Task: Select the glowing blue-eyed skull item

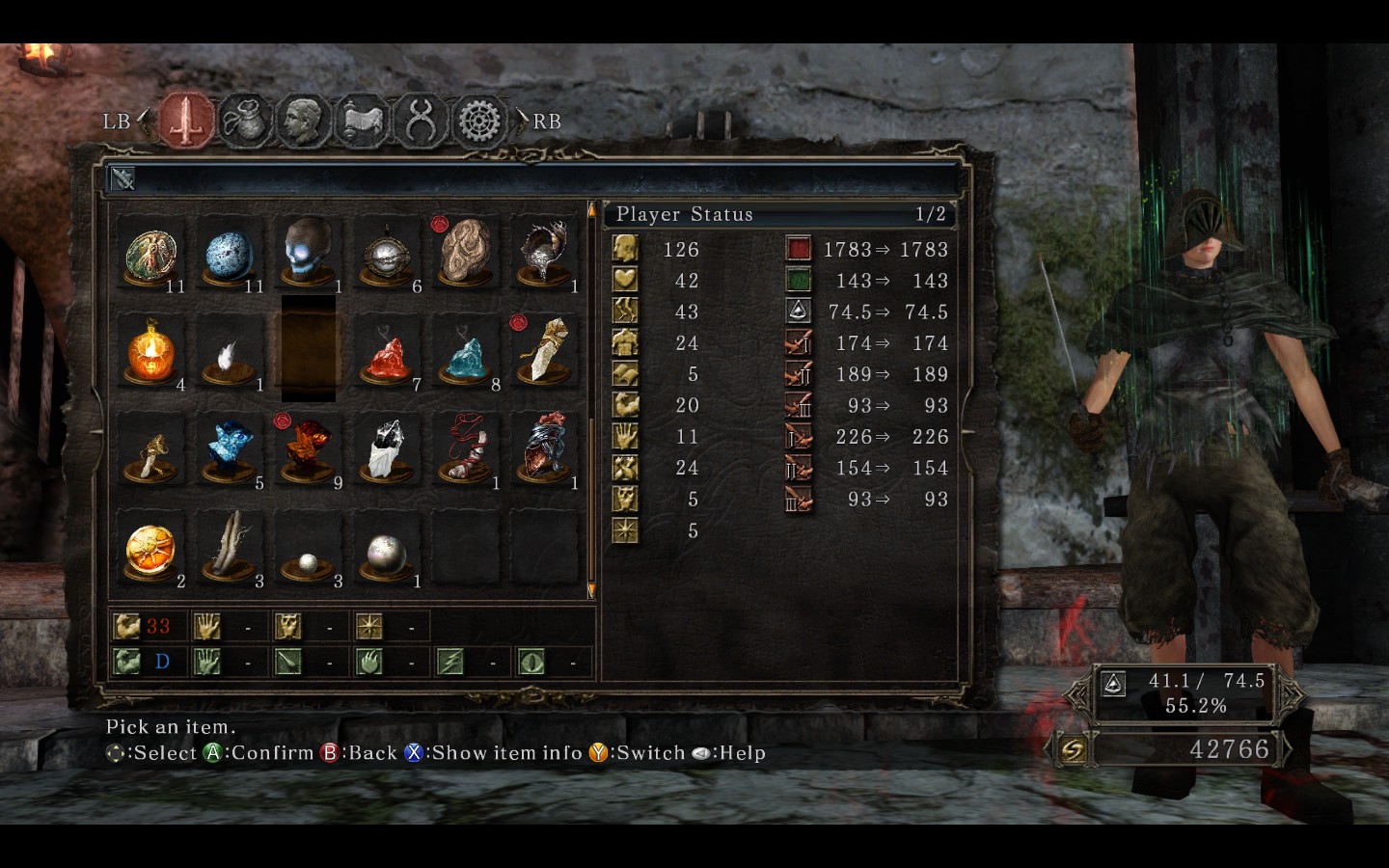Action: 309,251
